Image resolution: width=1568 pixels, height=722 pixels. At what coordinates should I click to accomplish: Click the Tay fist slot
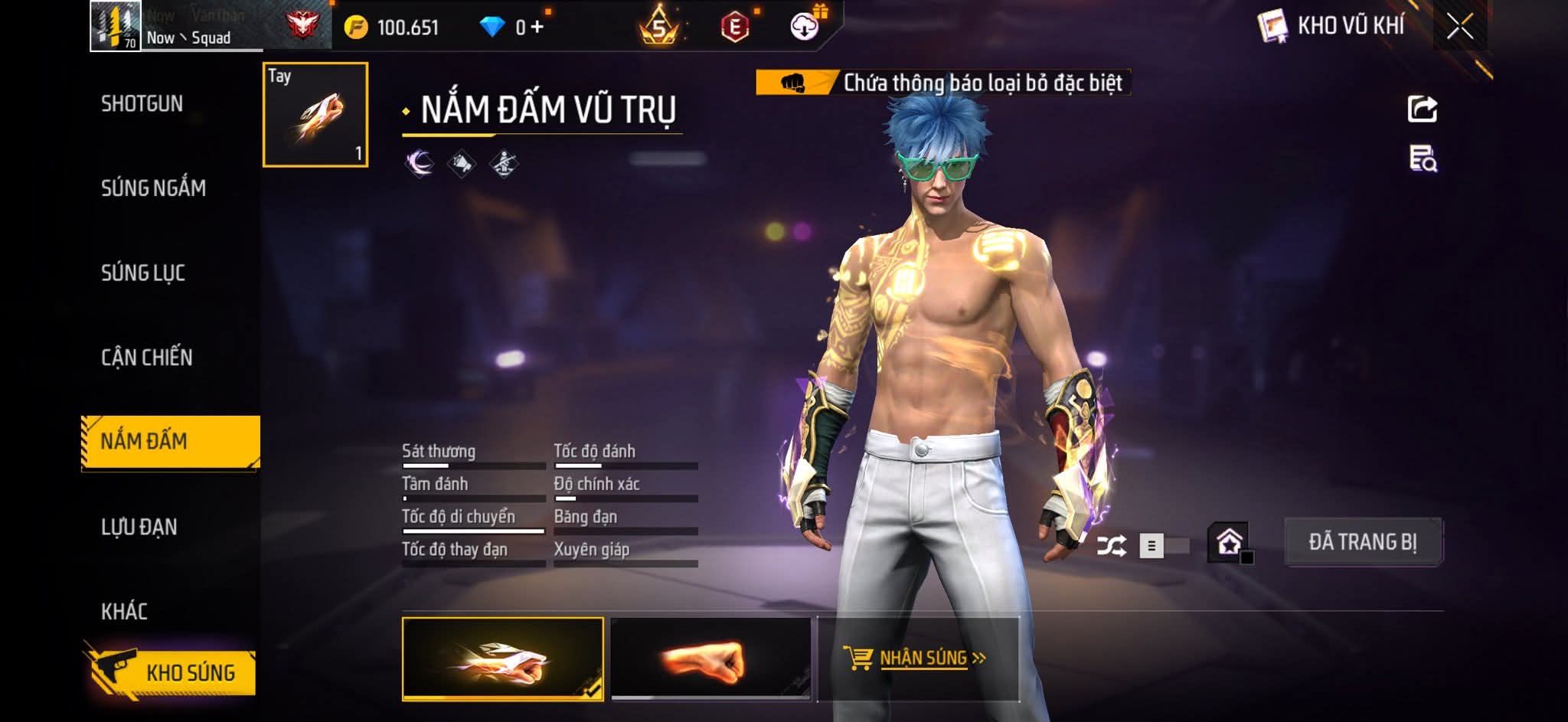point(315,115)
